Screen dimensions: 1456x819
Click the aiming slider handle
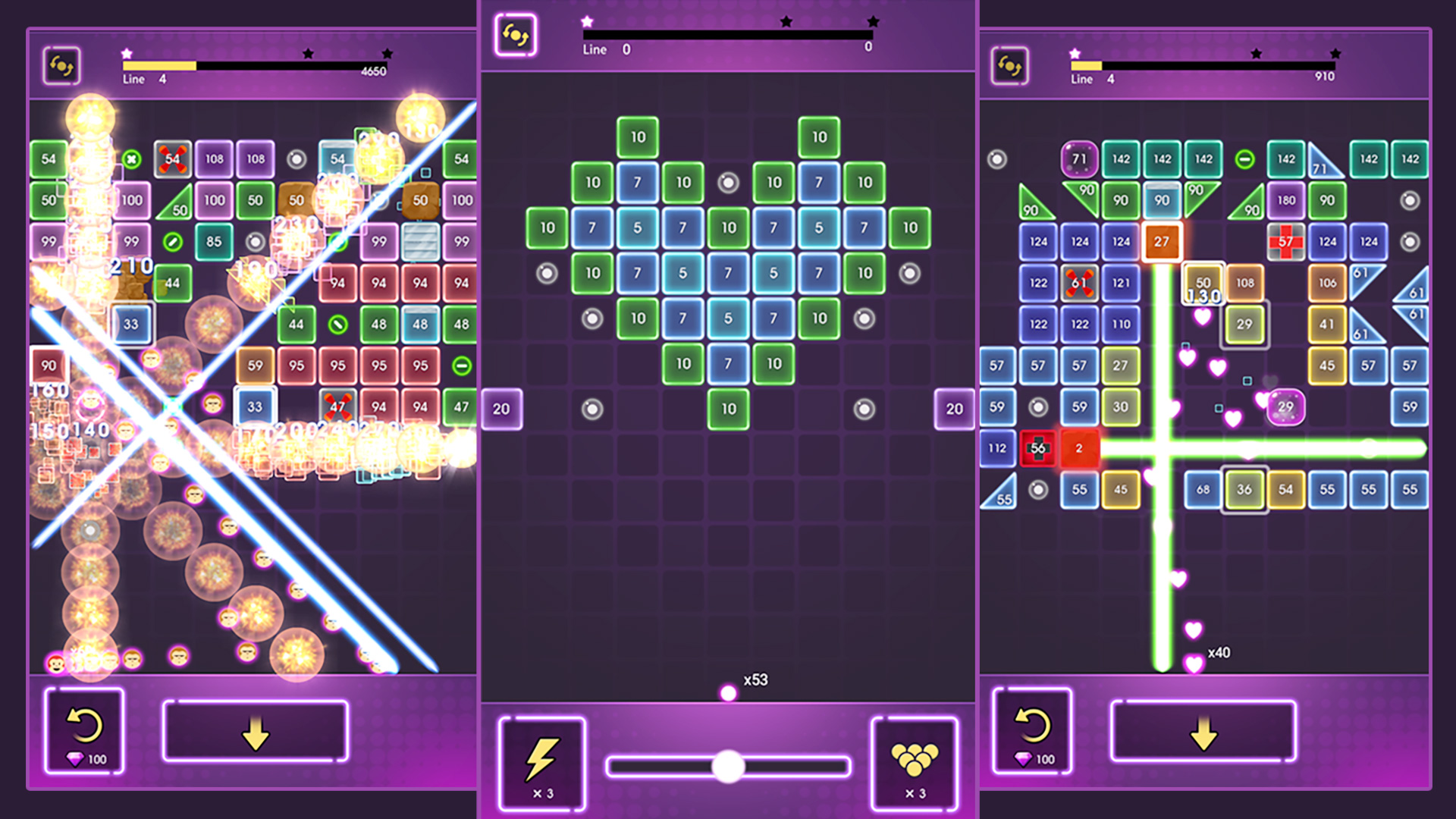point(728,766)
